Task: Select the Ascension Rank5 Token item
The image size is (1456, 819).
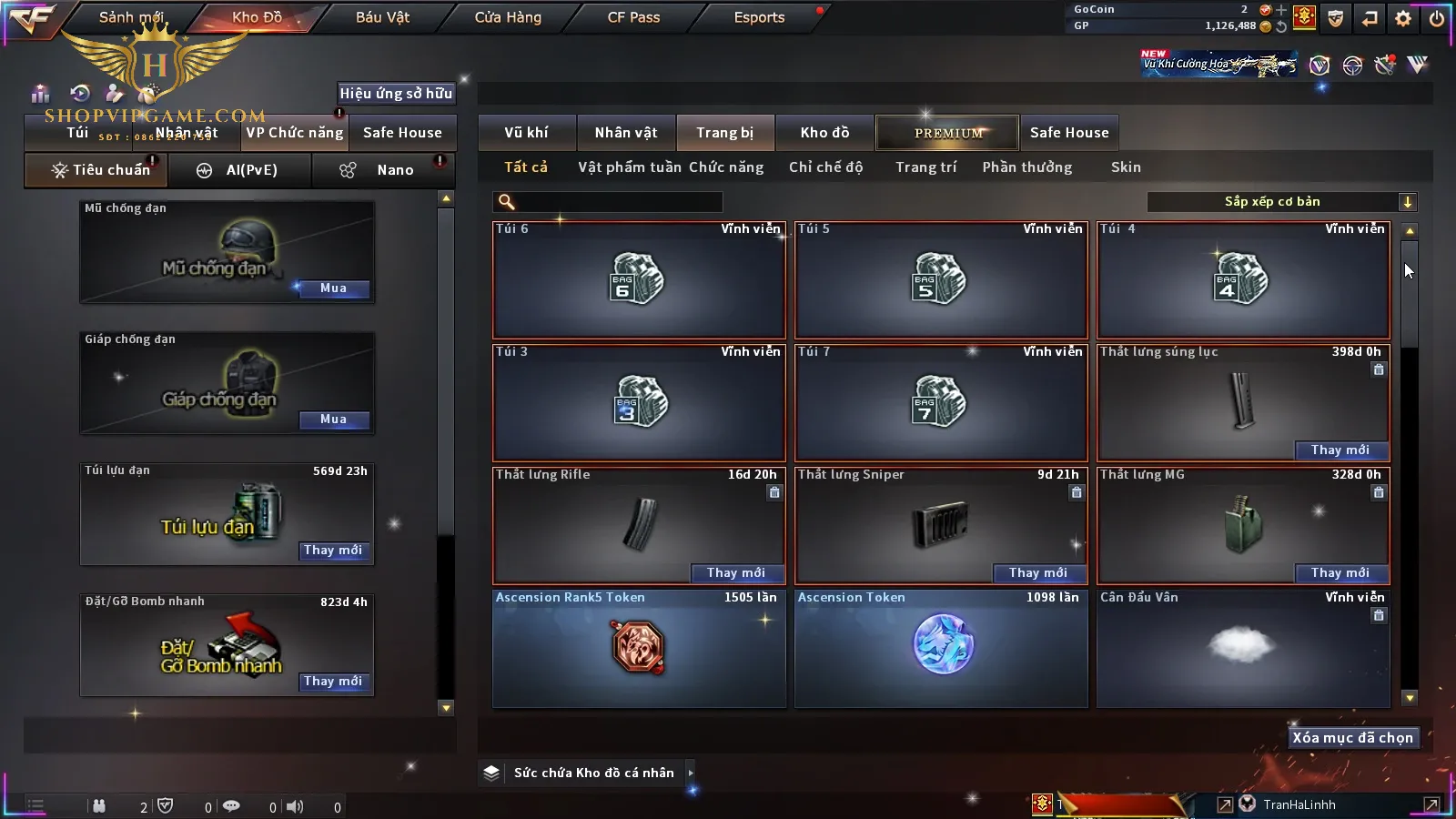Action: (639, 648)
